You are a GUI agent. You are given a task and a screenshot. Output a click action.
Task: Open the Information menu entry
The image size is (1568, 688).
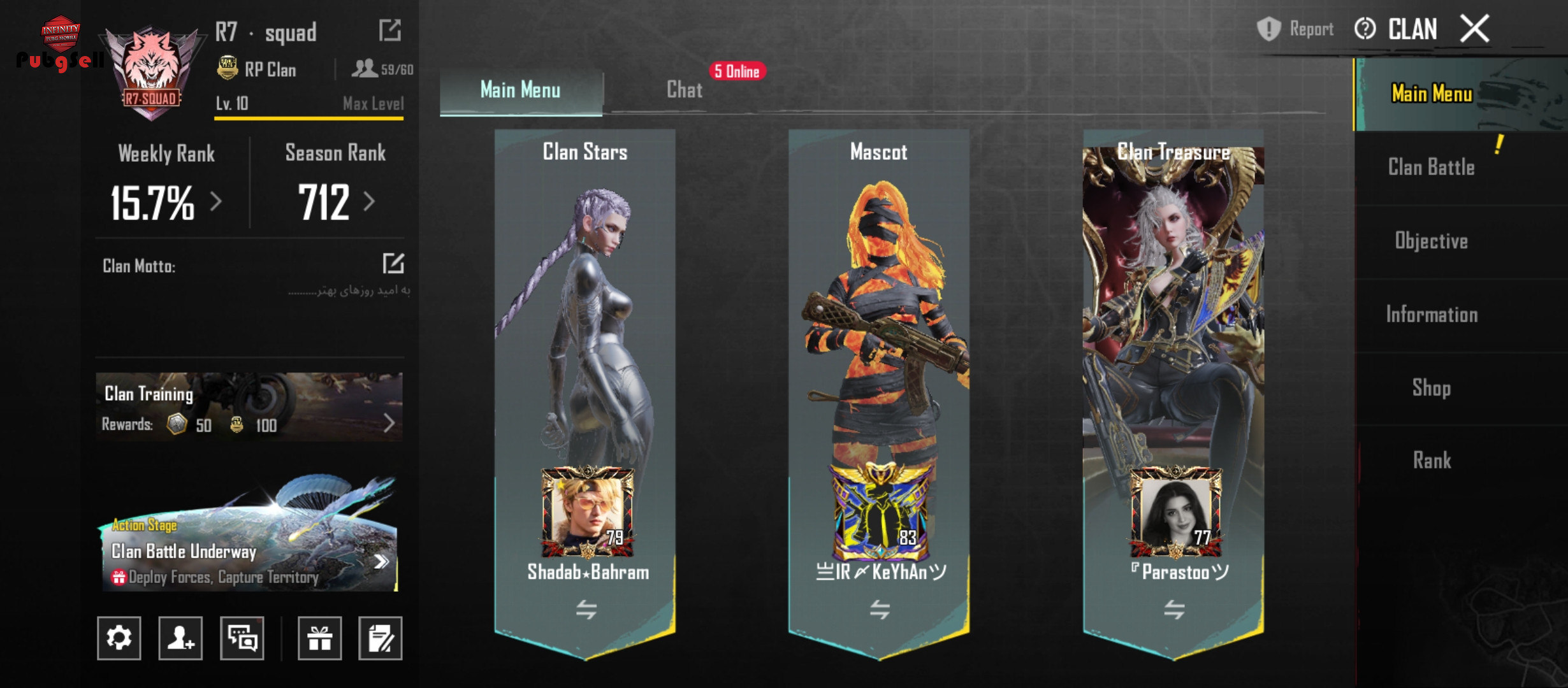pyautogui.click(x=1431, y=314)
